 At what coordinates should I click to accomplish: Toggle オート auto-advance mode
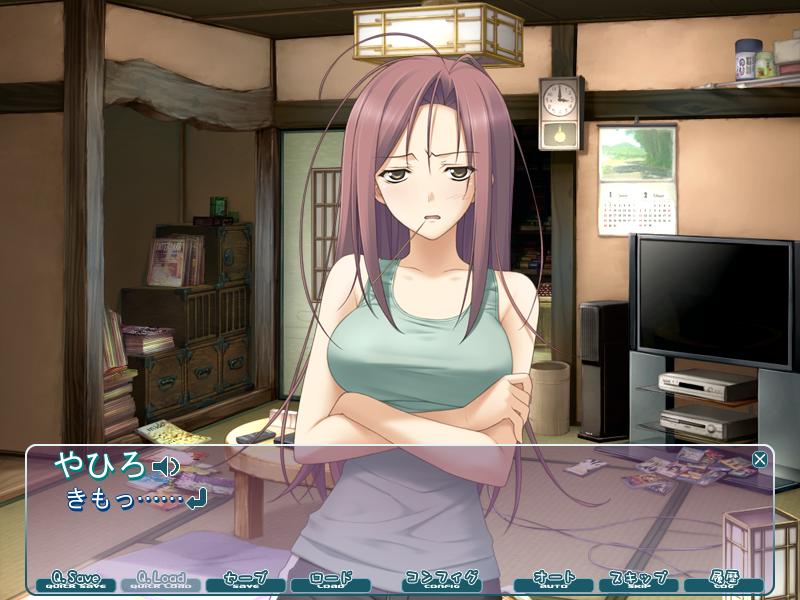point(554,581)
